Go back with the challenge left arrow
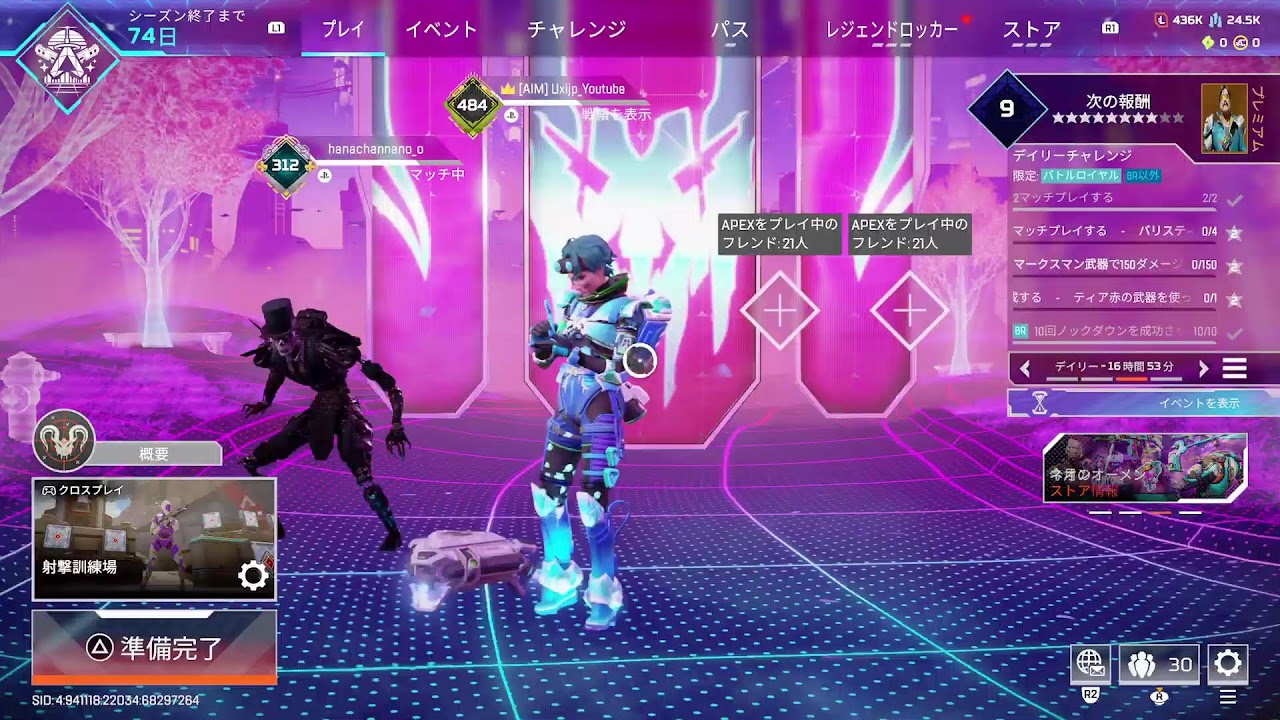This screenshot has height=720, width=1280. click(1025, 368)
